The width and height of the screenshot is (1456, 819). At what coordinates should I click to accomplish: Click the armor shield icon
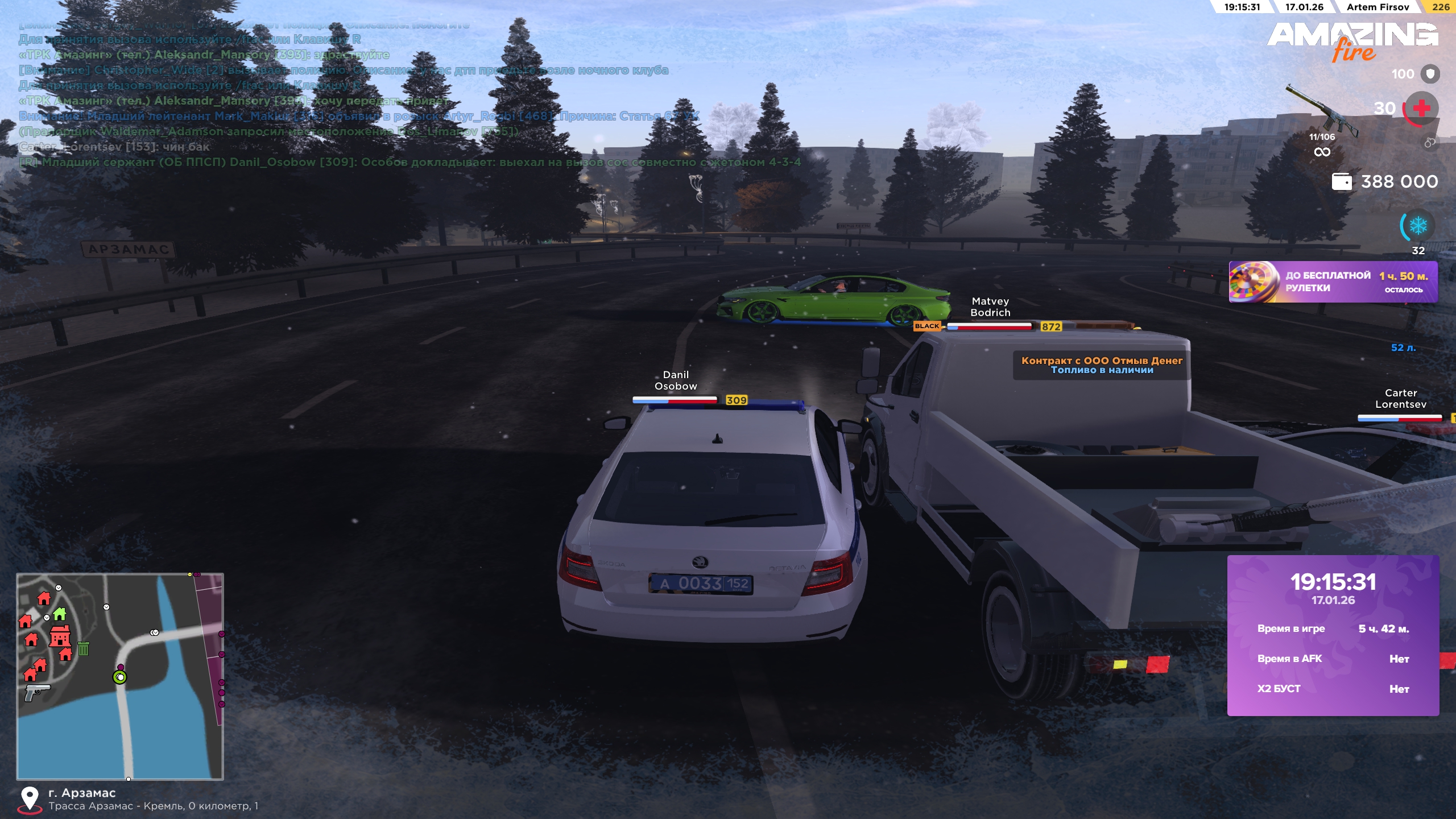click(x=1430, y=74)
